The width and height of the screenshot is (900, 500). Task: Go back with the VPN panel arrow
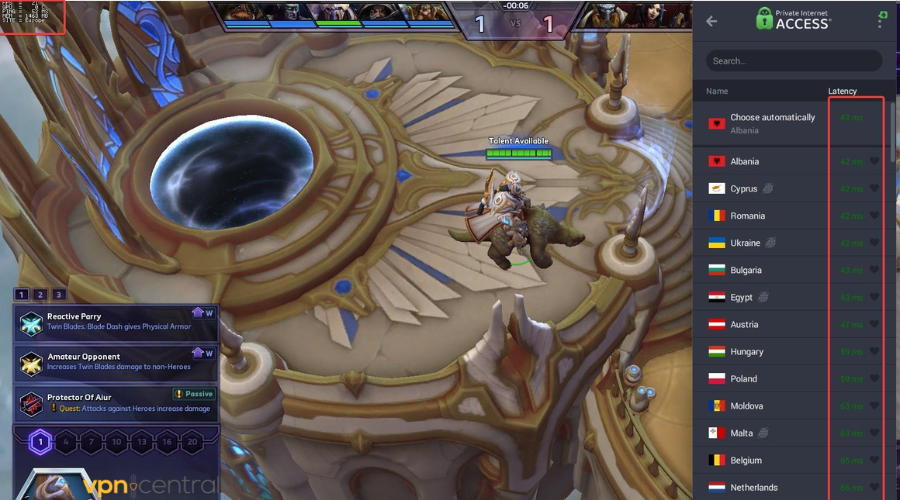[712, 21]
